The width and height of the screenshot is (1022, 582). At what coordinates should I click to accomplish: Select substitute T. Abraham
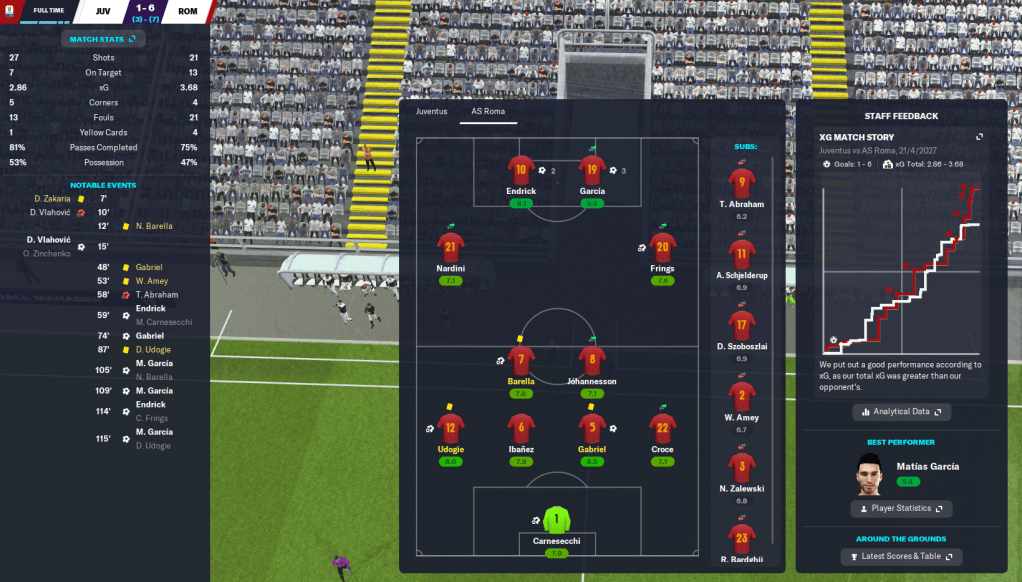click(x=741, y=184)
